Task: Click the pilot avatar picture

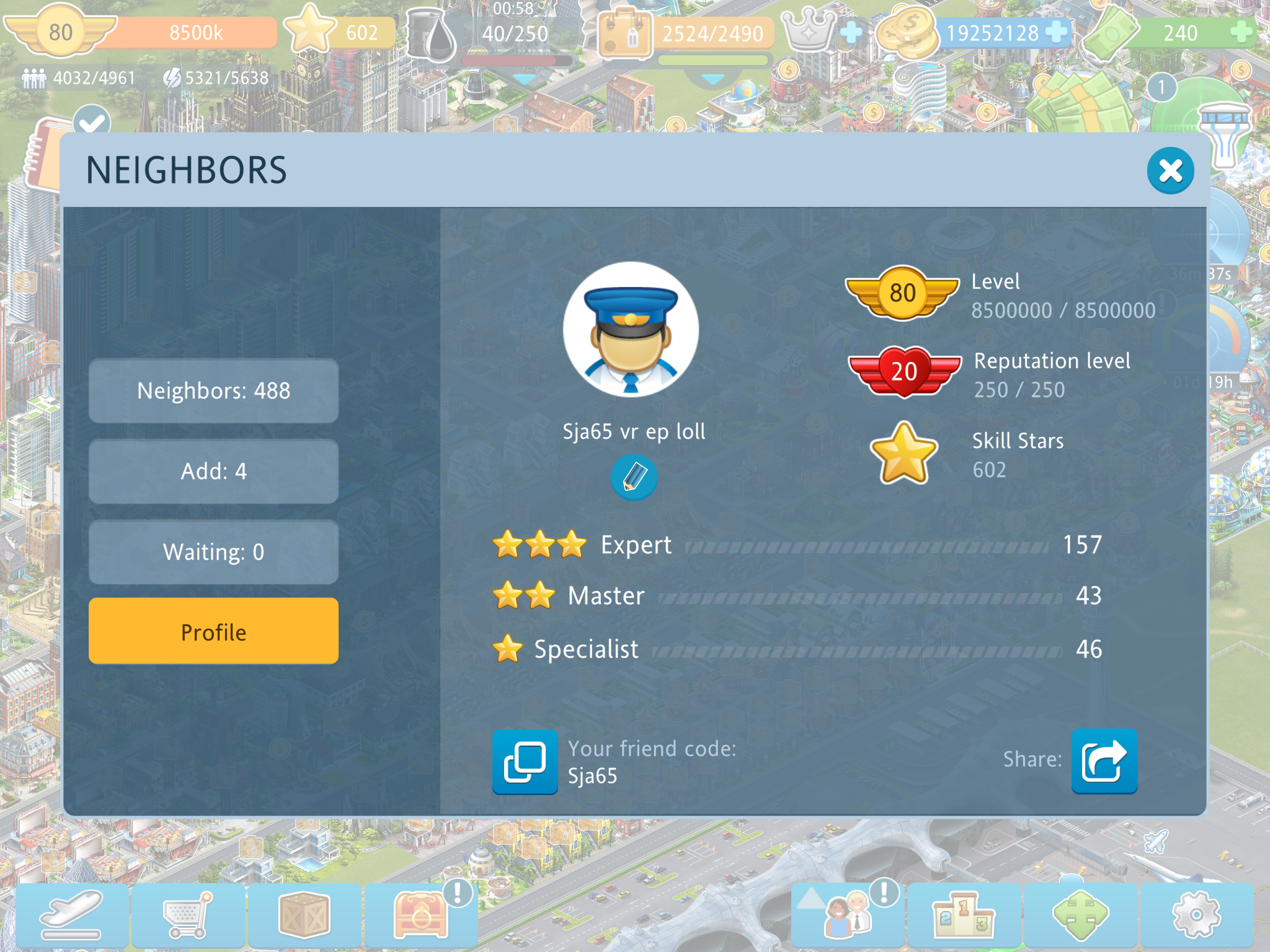Action: [x=631, y=330]
